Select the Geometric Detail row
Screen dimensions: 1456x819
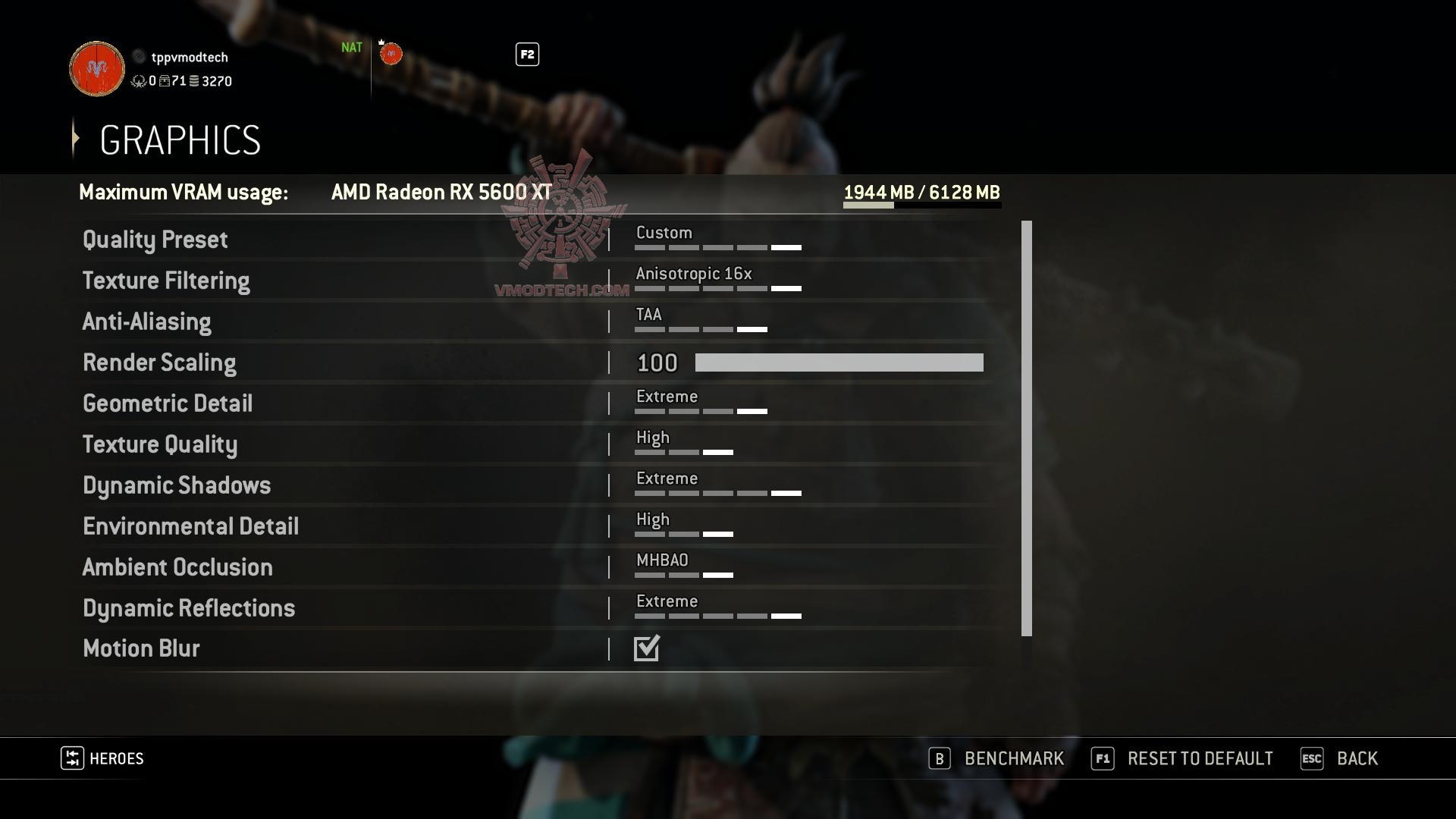tap(168, 403)
